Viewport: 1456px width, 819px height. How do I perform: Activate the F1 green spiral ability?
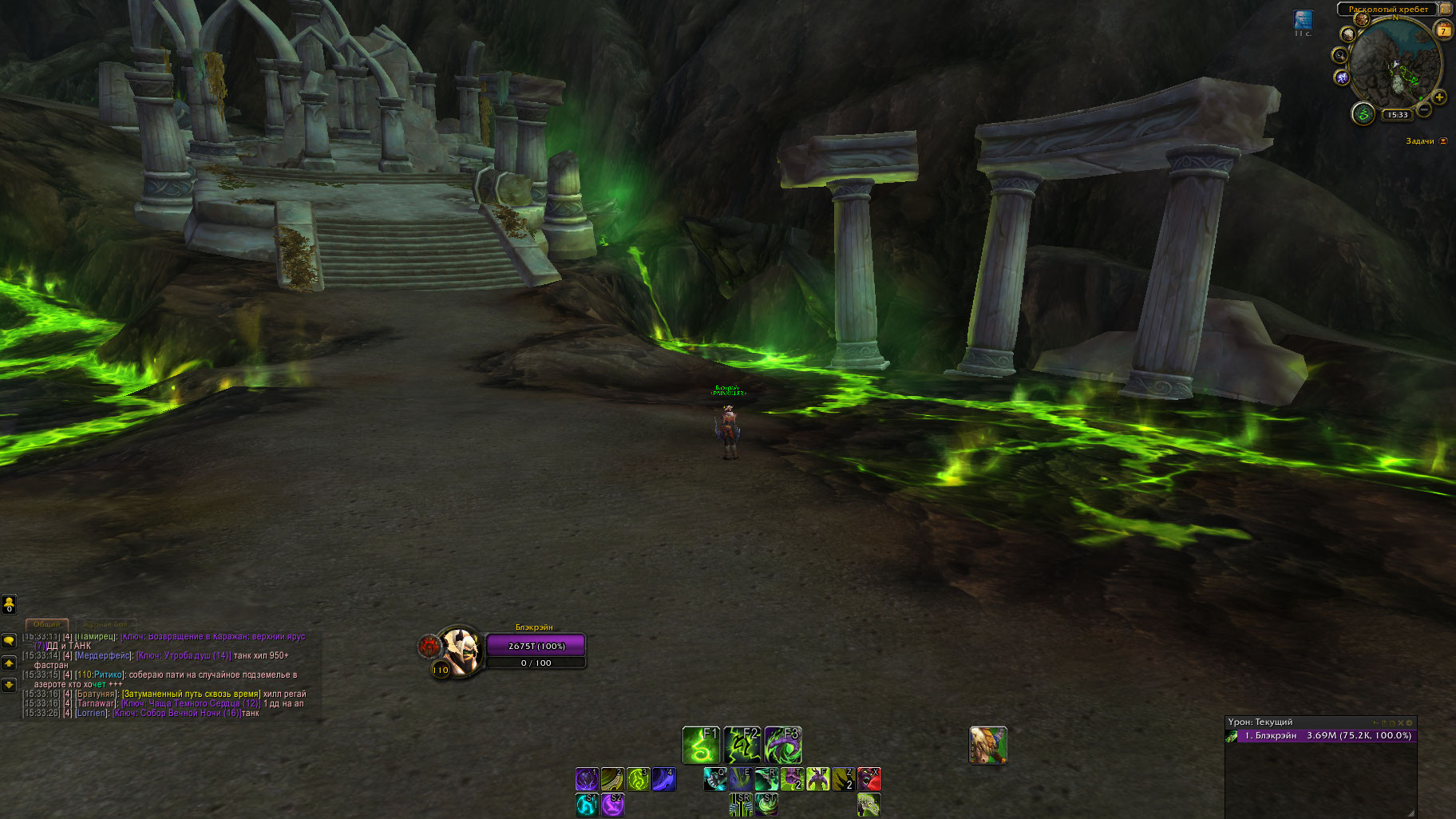[701, 745]
